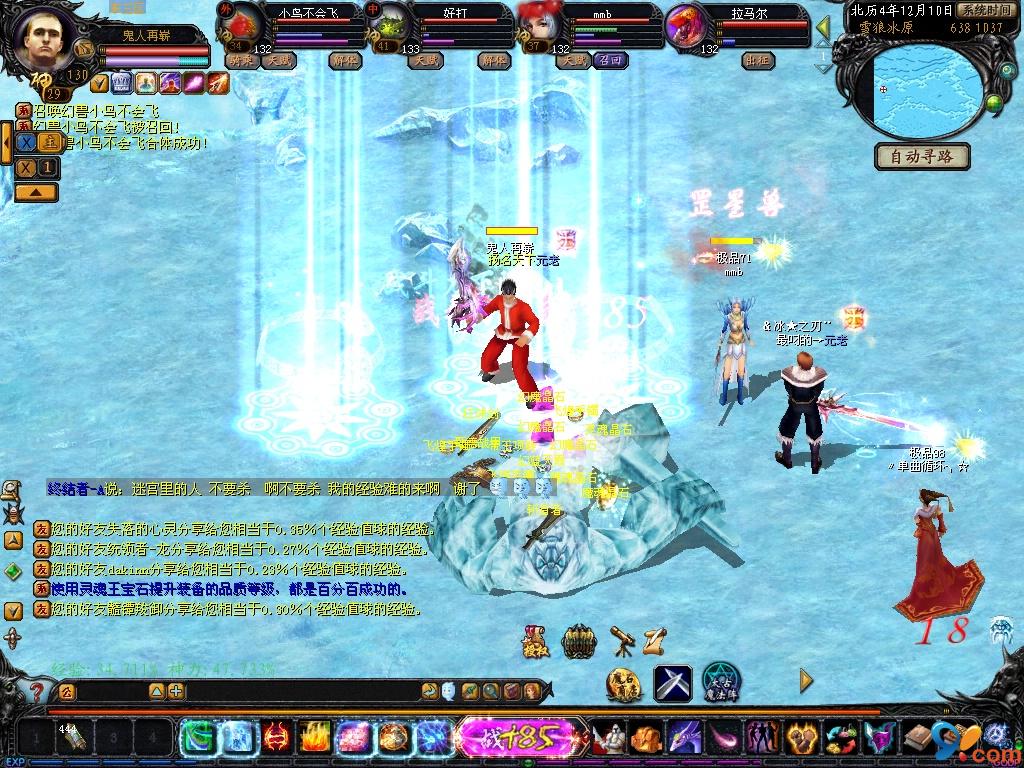Use the blue lightning orb skill

(433, 739)
